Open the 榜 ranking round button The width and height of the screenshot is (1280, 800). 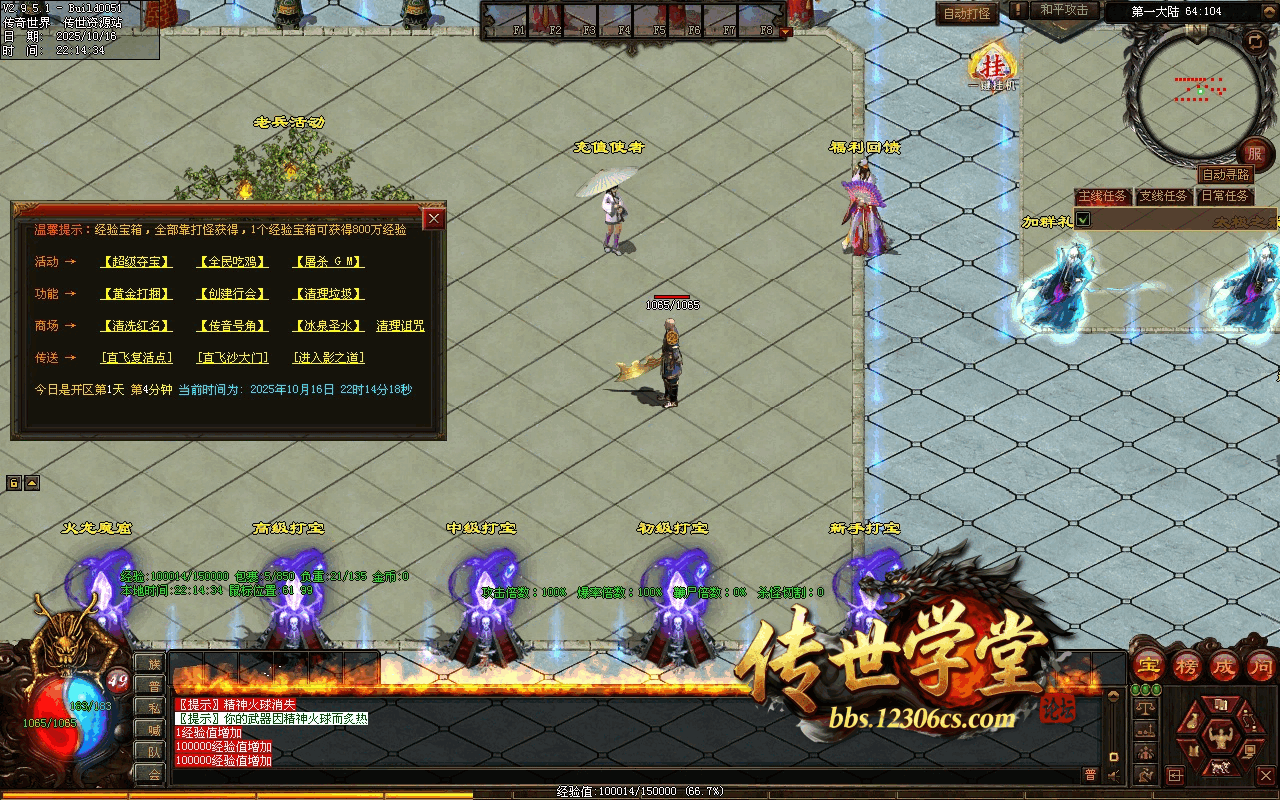pos(1186,665)
